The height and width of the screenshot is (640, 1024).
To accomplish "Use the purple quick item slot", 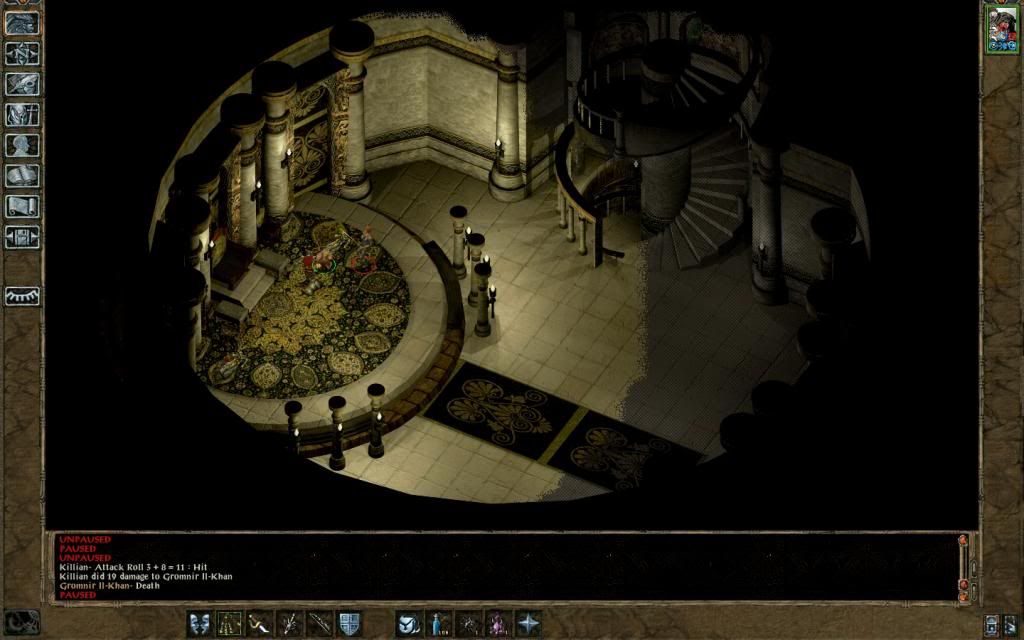I will (498, 623).
